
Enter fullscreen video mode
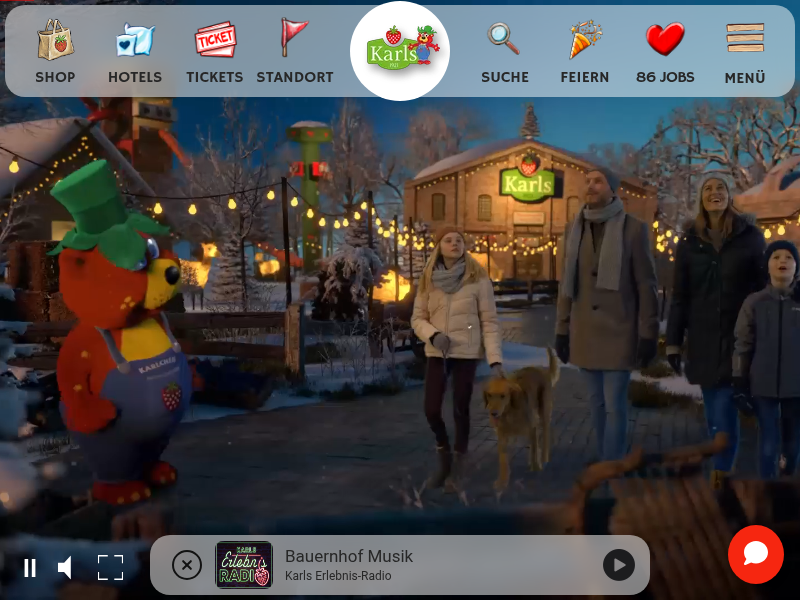110,568
